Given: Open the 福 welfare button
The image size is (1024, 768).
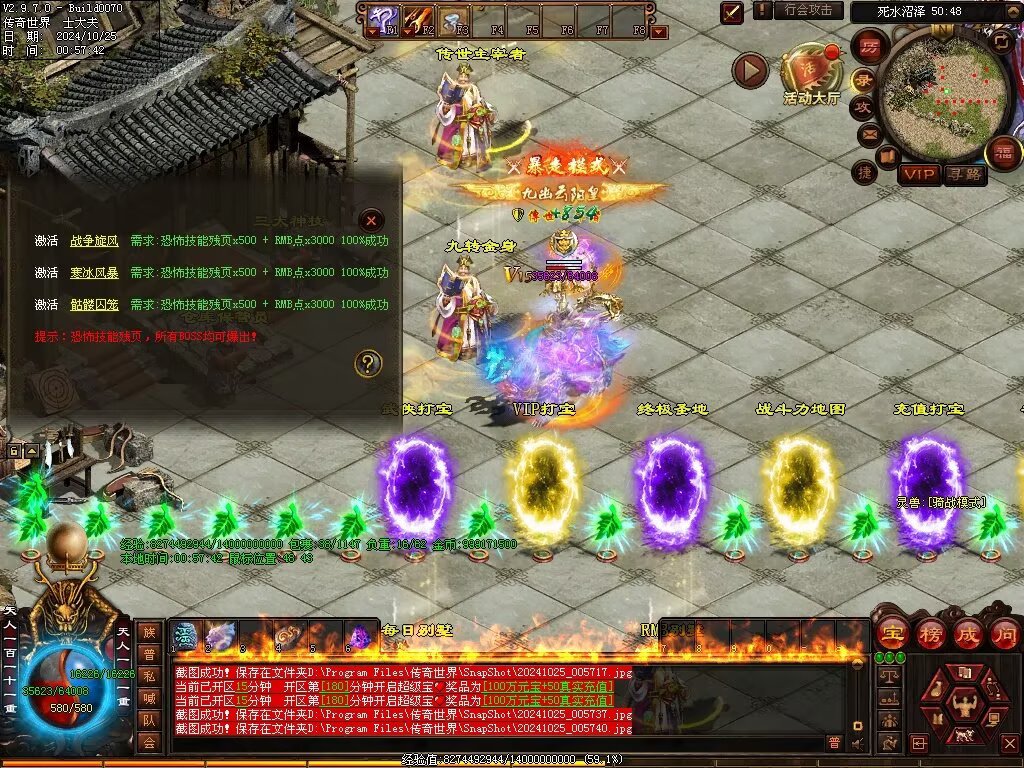Looking at the screenshot, I should tap(1003, 153).
